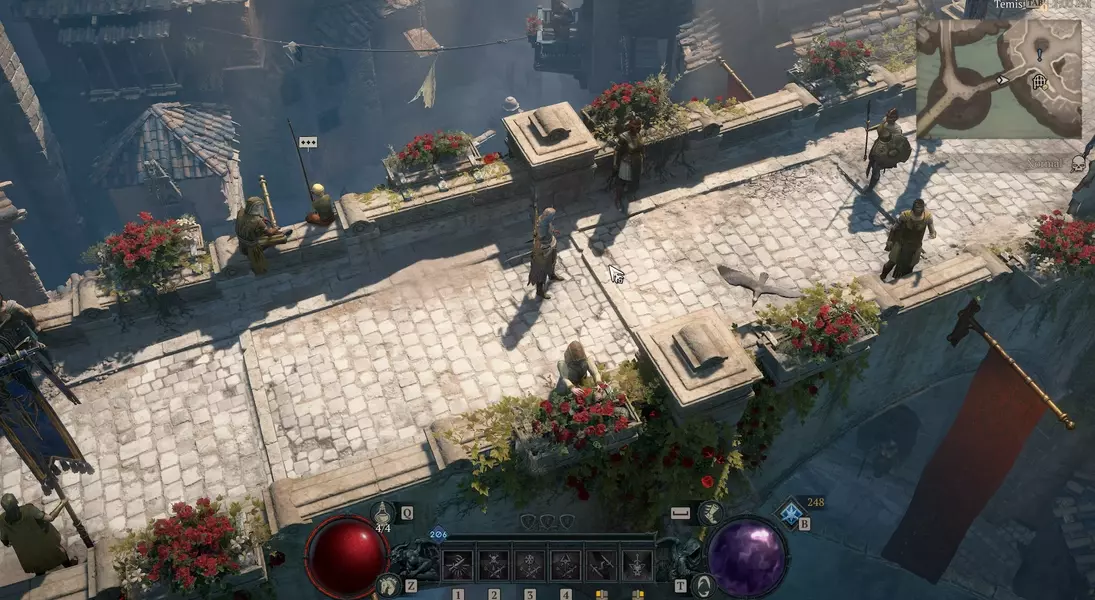Viewport: 1095px width, 600px height.
Task: Click the blue crystal icon beside 248
Action: point(790,513)
